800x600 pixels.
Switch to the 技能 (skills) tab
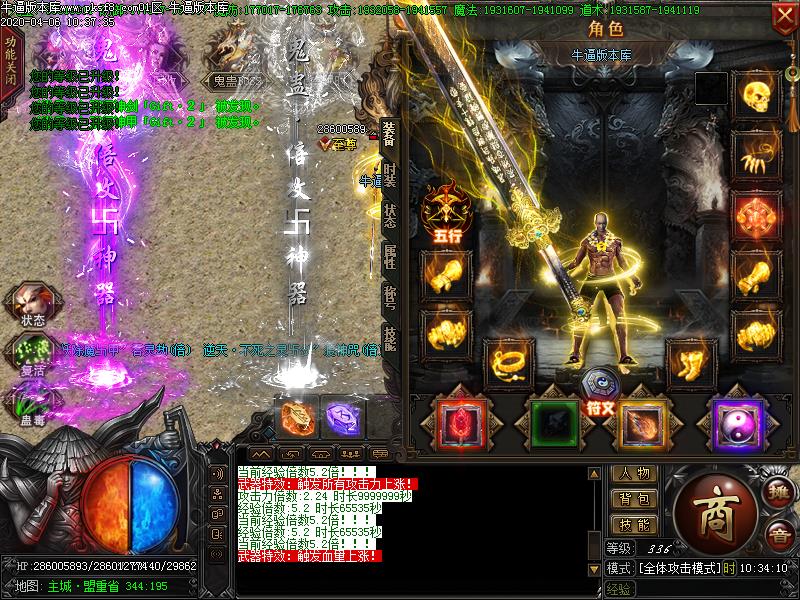389,339
